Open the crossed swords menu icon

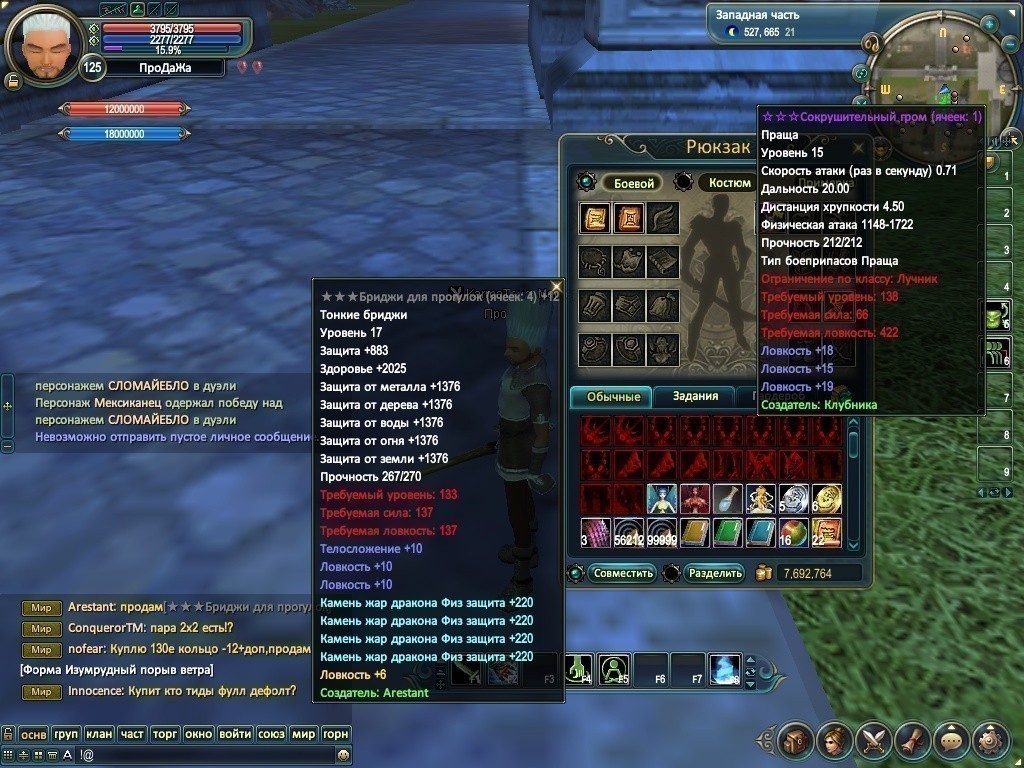point(872,741)
